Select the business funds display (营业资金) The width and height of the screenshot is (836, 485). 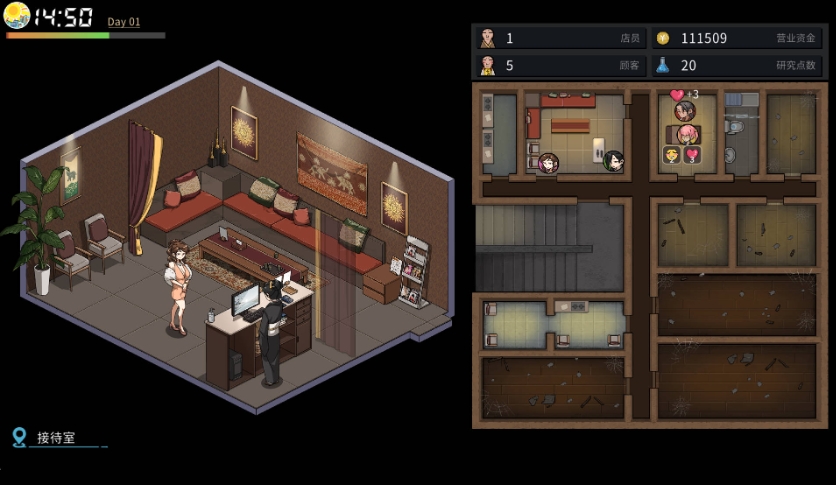[737, 38]
